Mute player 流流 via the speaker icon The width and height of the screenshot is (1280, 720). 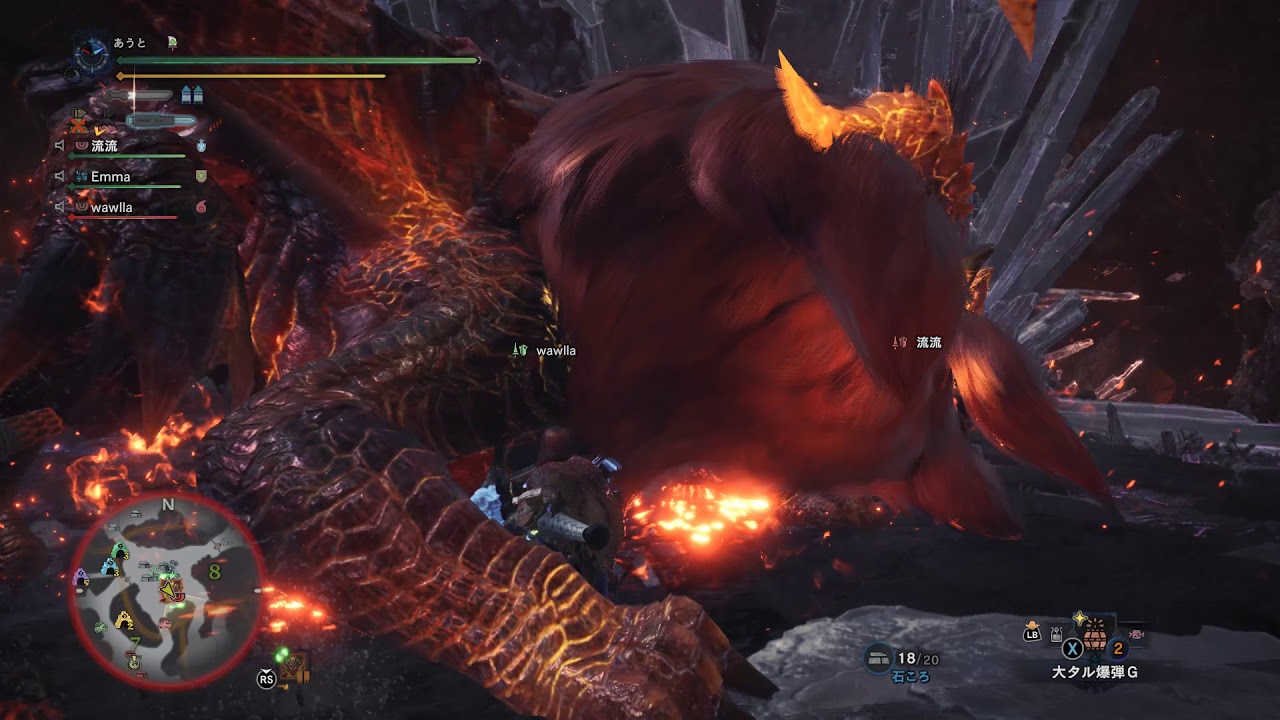tap(59, 145)
